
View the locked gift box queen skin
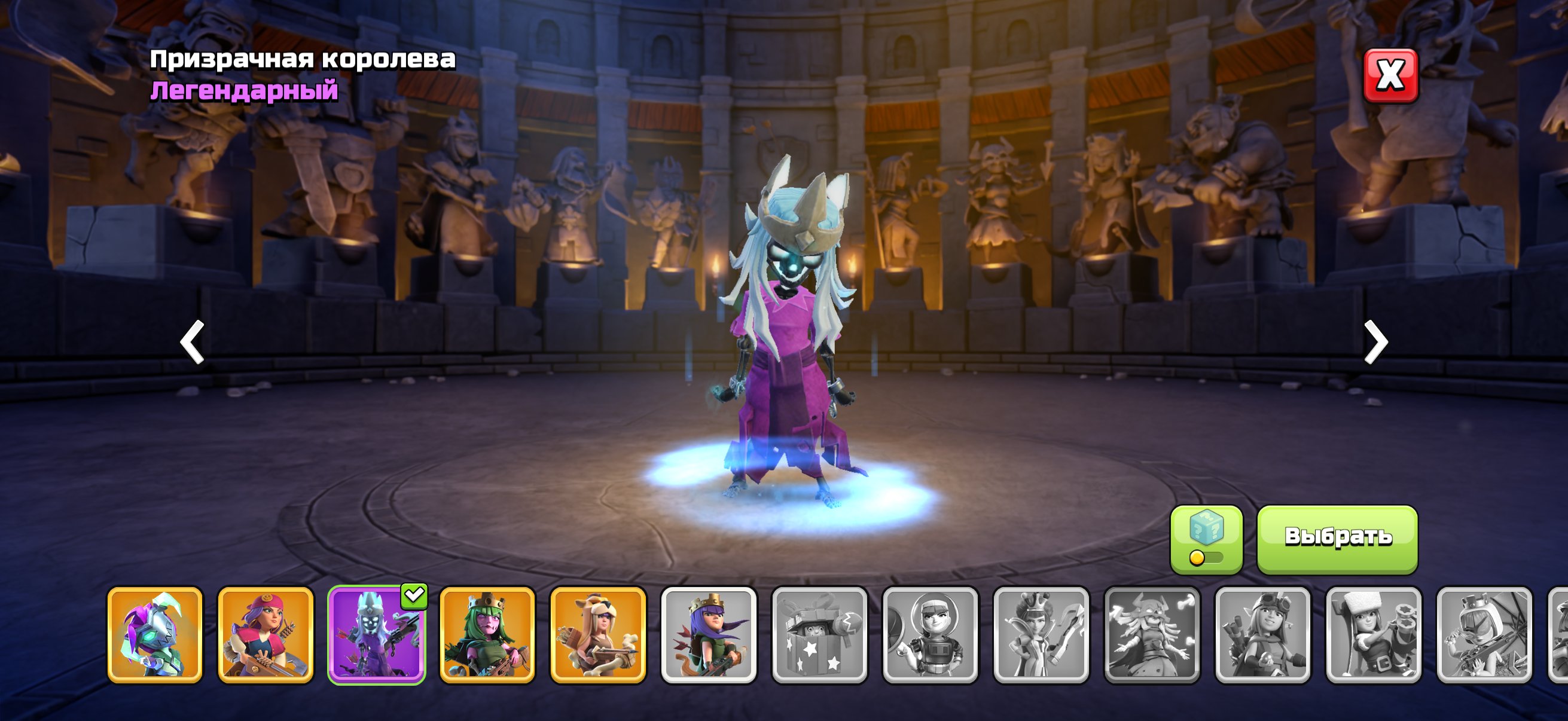coord(820,634)
